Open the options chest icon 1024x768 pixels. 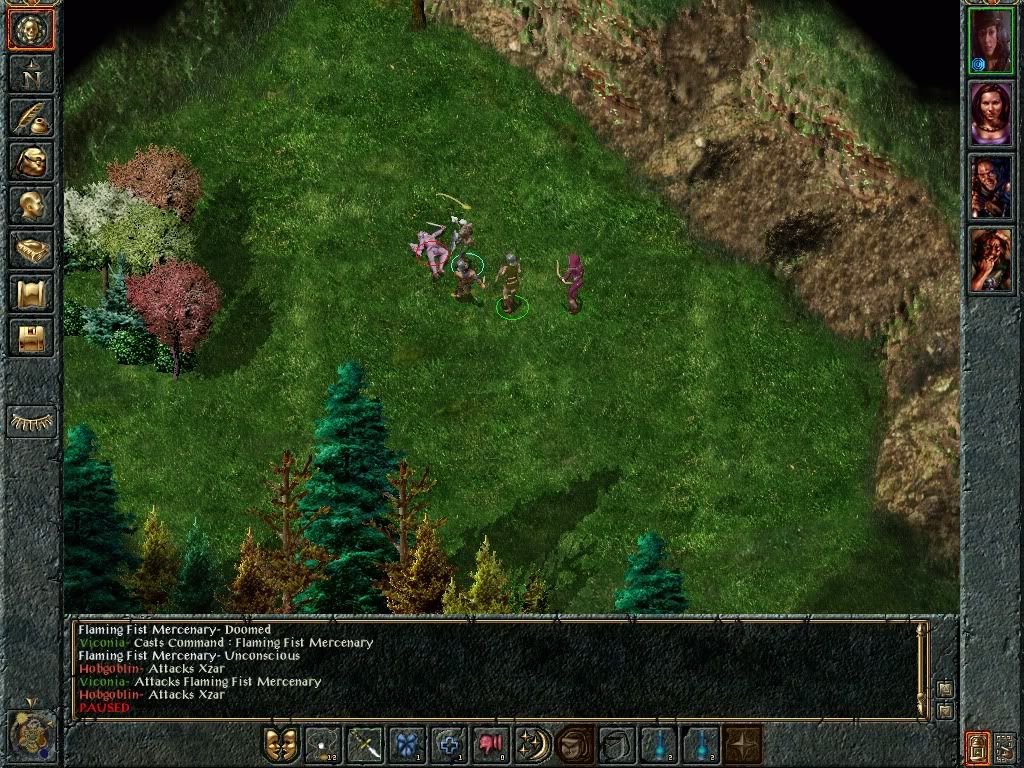pyautogui.click(x=31, y=337)
